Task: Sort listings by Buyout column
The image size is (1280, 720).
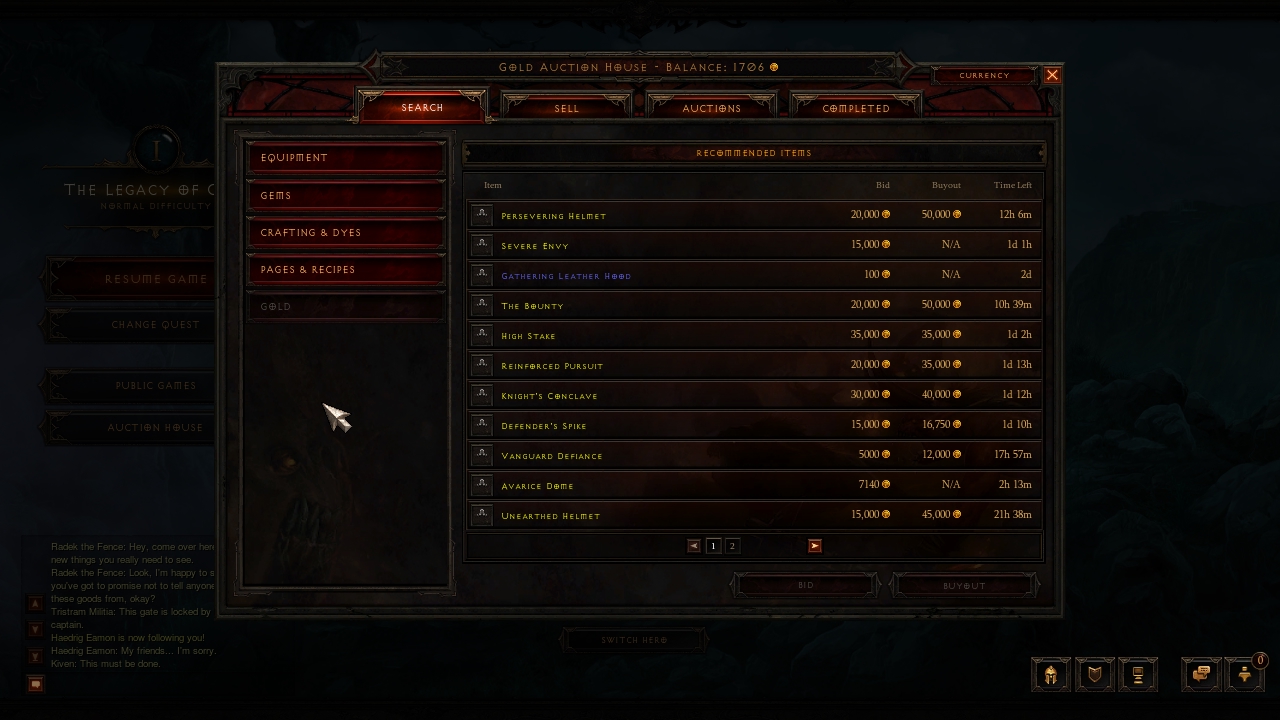Action: coord(946,185)
